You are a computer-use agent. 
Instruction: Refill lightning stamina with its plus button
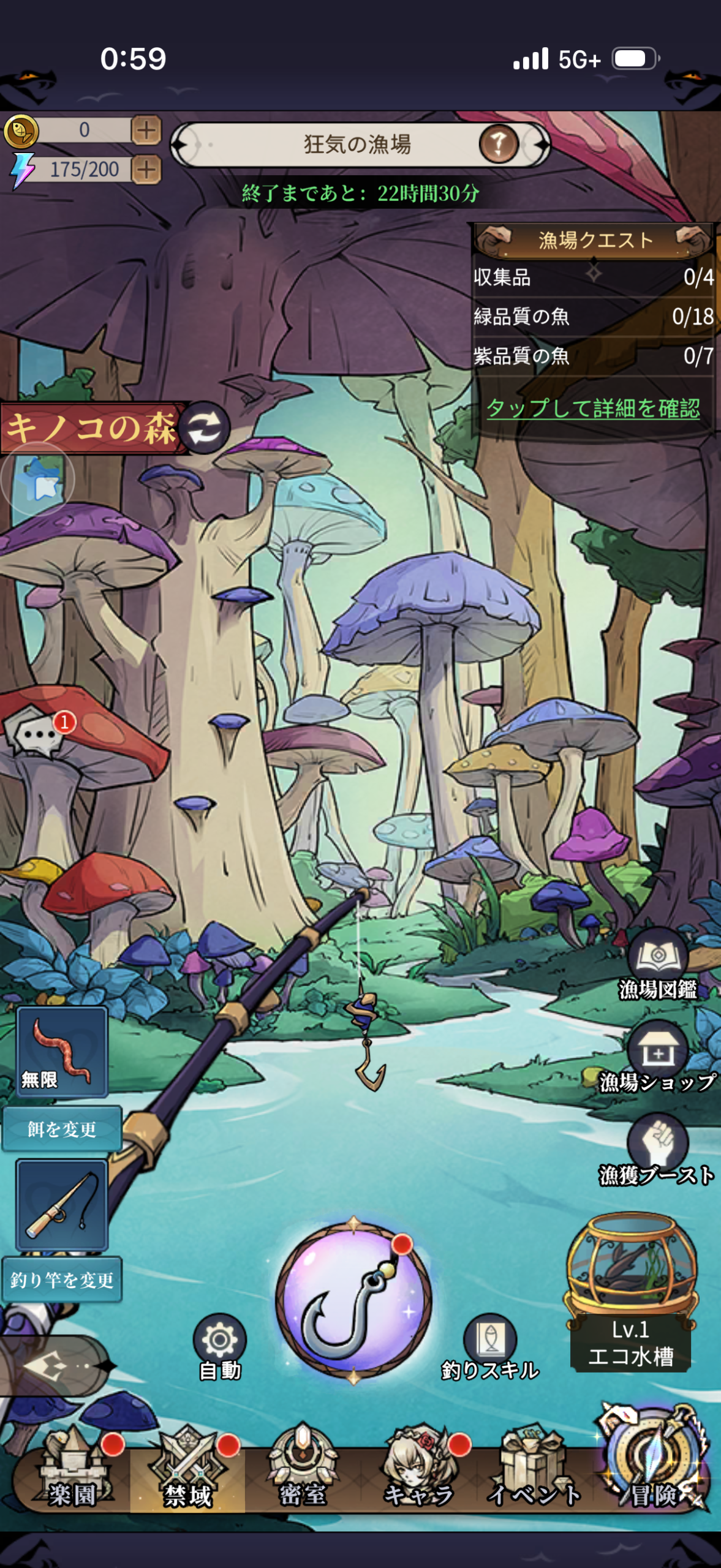tap(146, 170)
